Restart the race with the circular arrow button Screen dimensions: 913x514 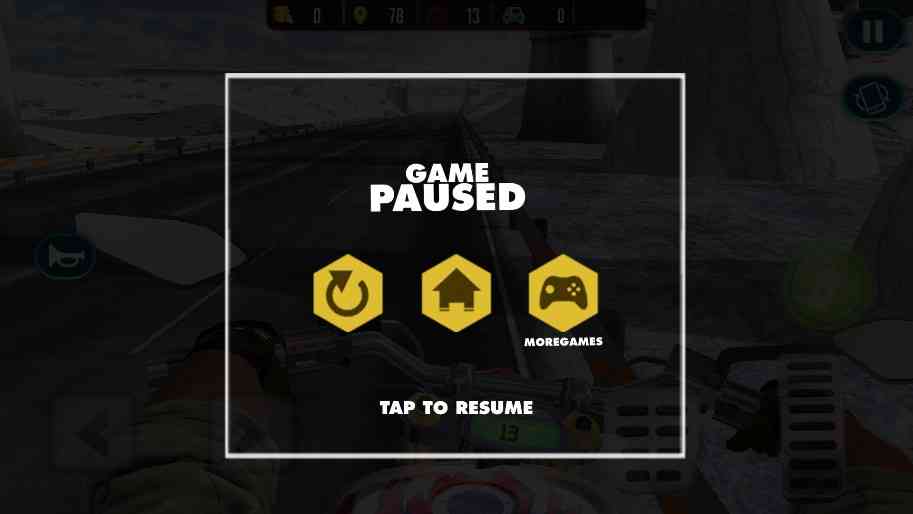tap(347, 293)
